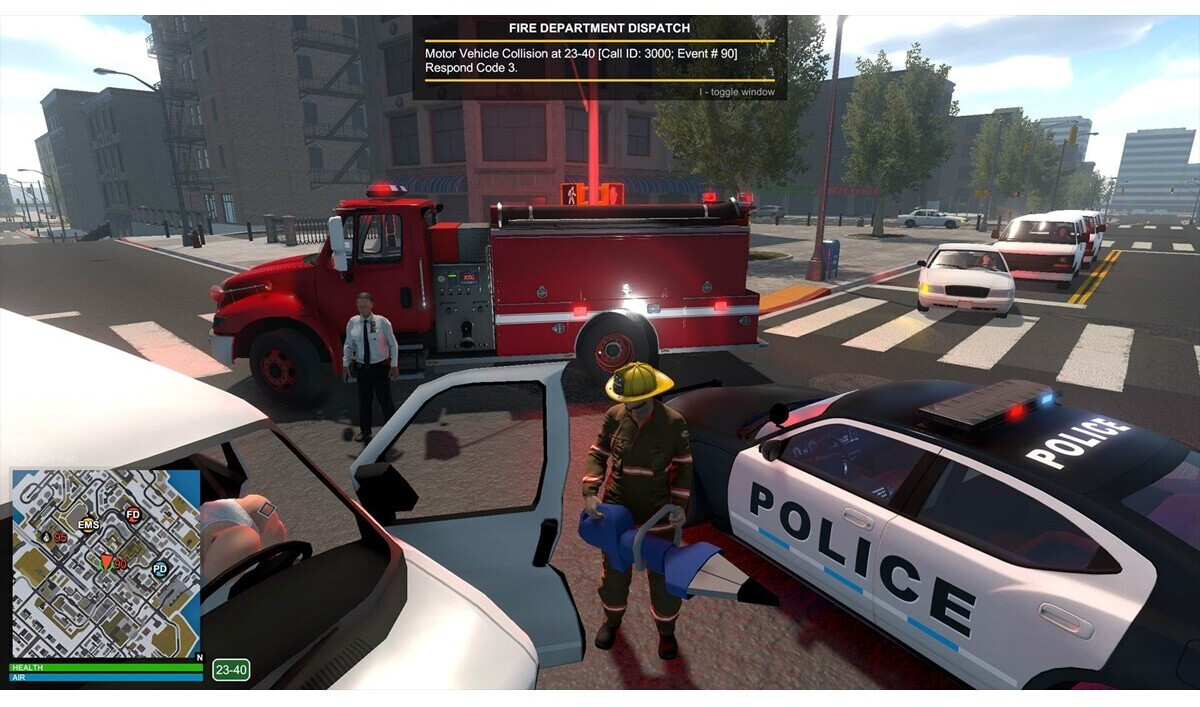This screenshot has height=707, width=1200.
Task: Select the EMS station marker on minimap
Action: coord(89,524)
